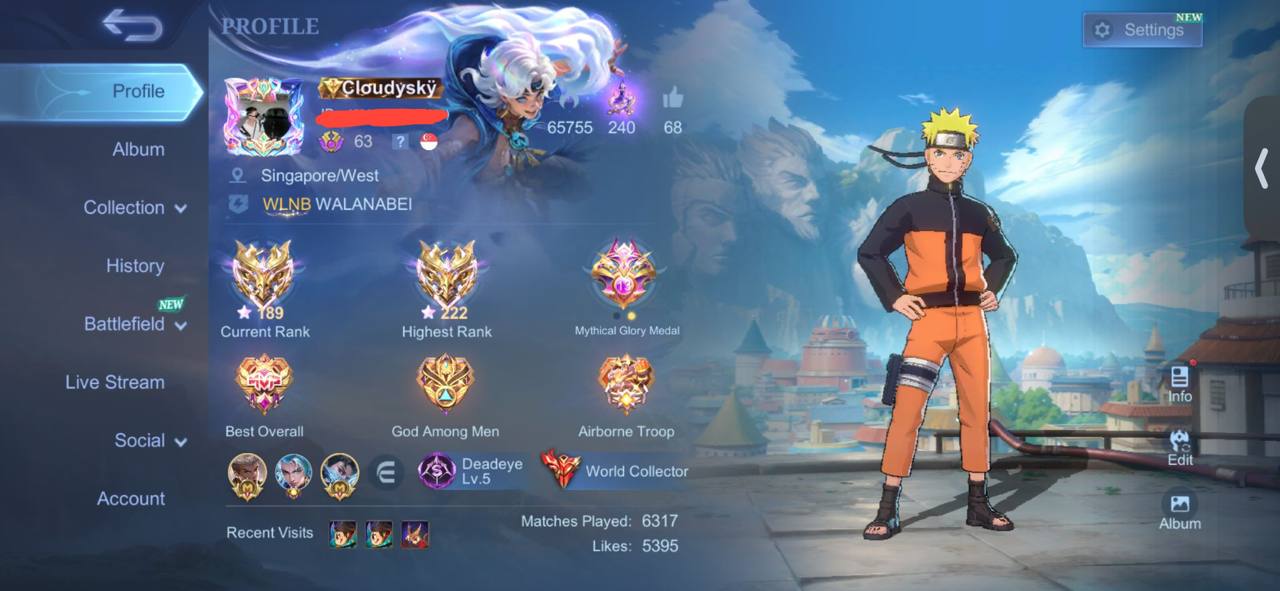
Task: Open the Info panel button
Action: [x=1180, y=383]
